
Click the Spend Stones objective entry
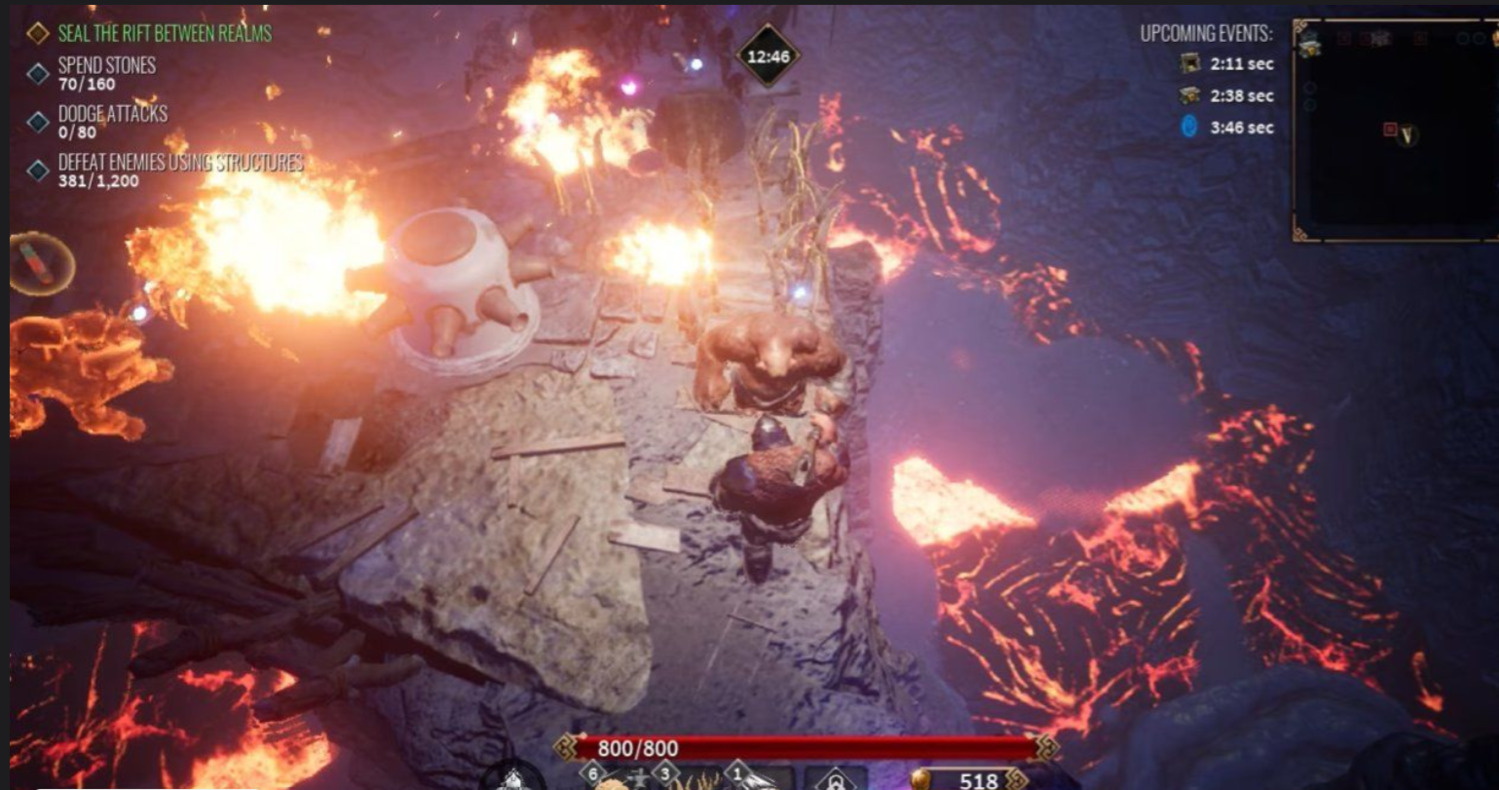tap(106, 72)
